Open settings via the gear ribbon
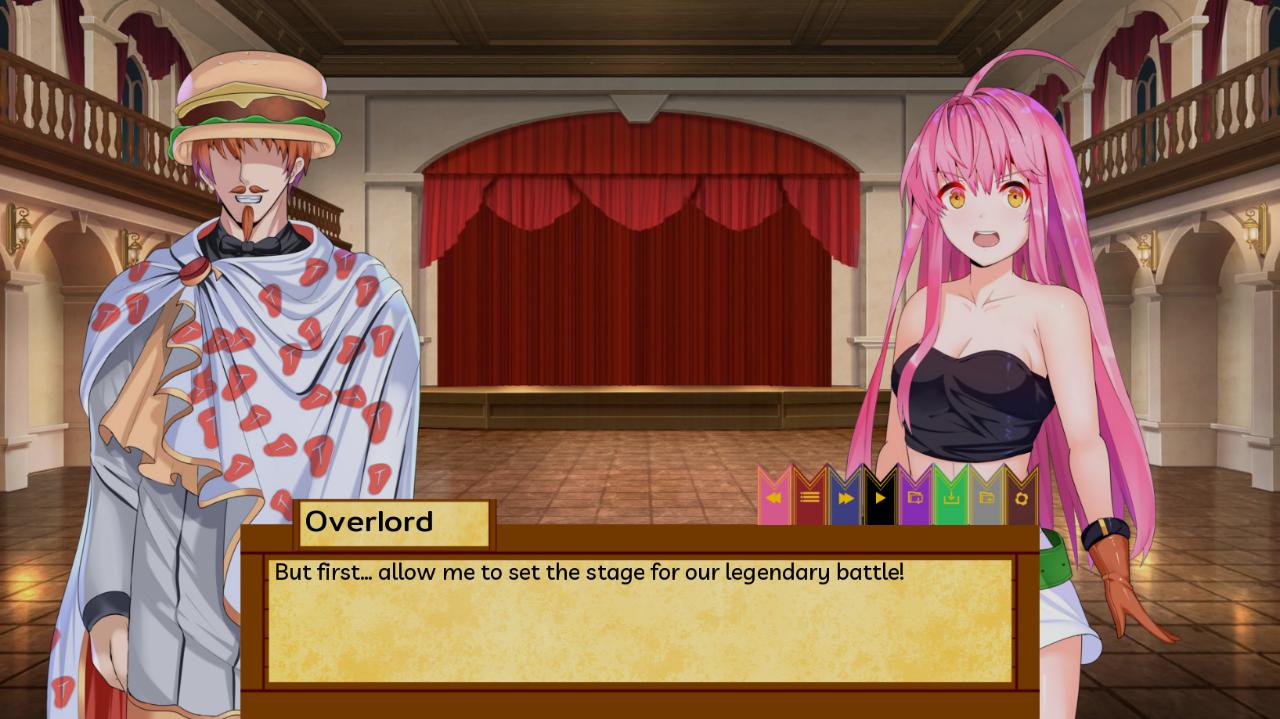This screenshot has height=719, width=1280. pos(1021,497)
